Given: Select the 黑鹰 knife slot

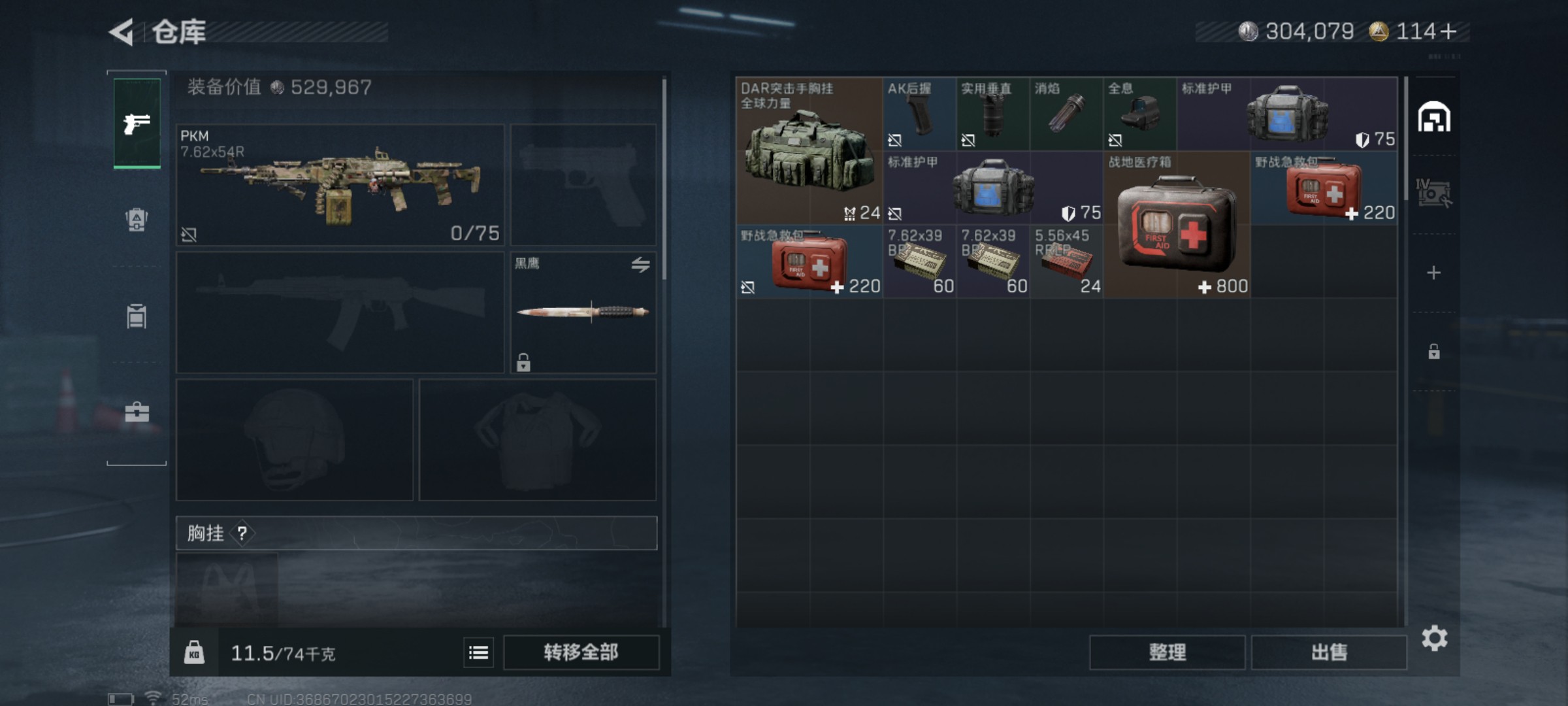Looking at the screenshot, I should 583,312.
